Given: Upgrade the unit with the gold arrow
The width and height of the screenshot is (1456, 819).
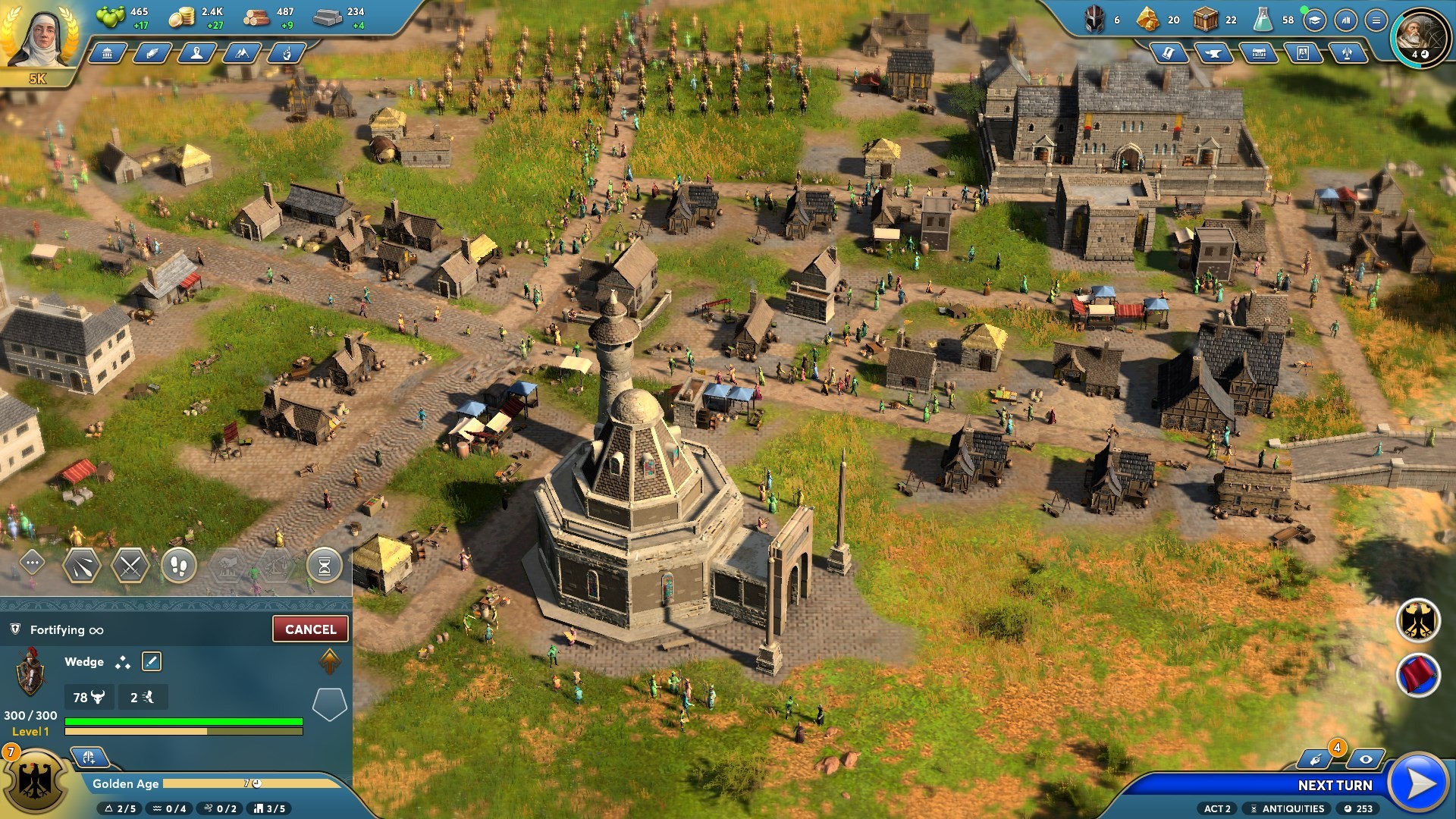Looking at the screenshot, I should click(x=330, y=661).
